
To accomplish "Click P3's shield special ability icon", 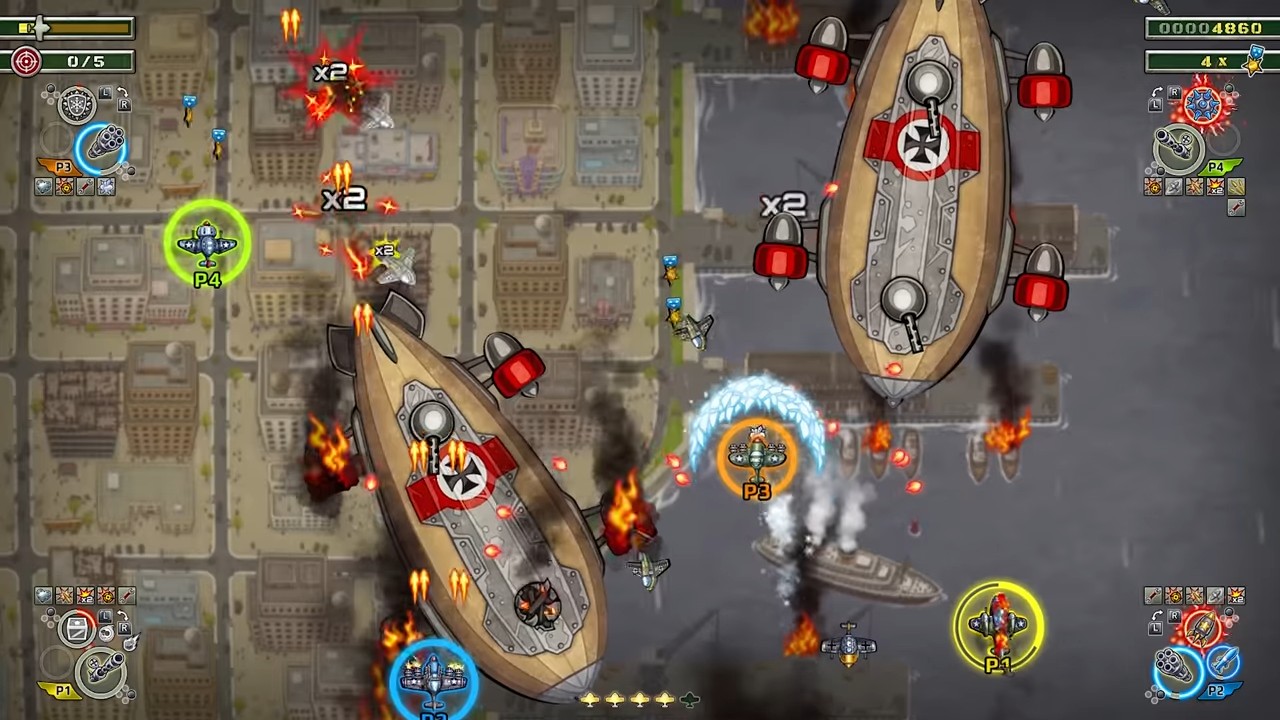I will [x=76, y=105].
